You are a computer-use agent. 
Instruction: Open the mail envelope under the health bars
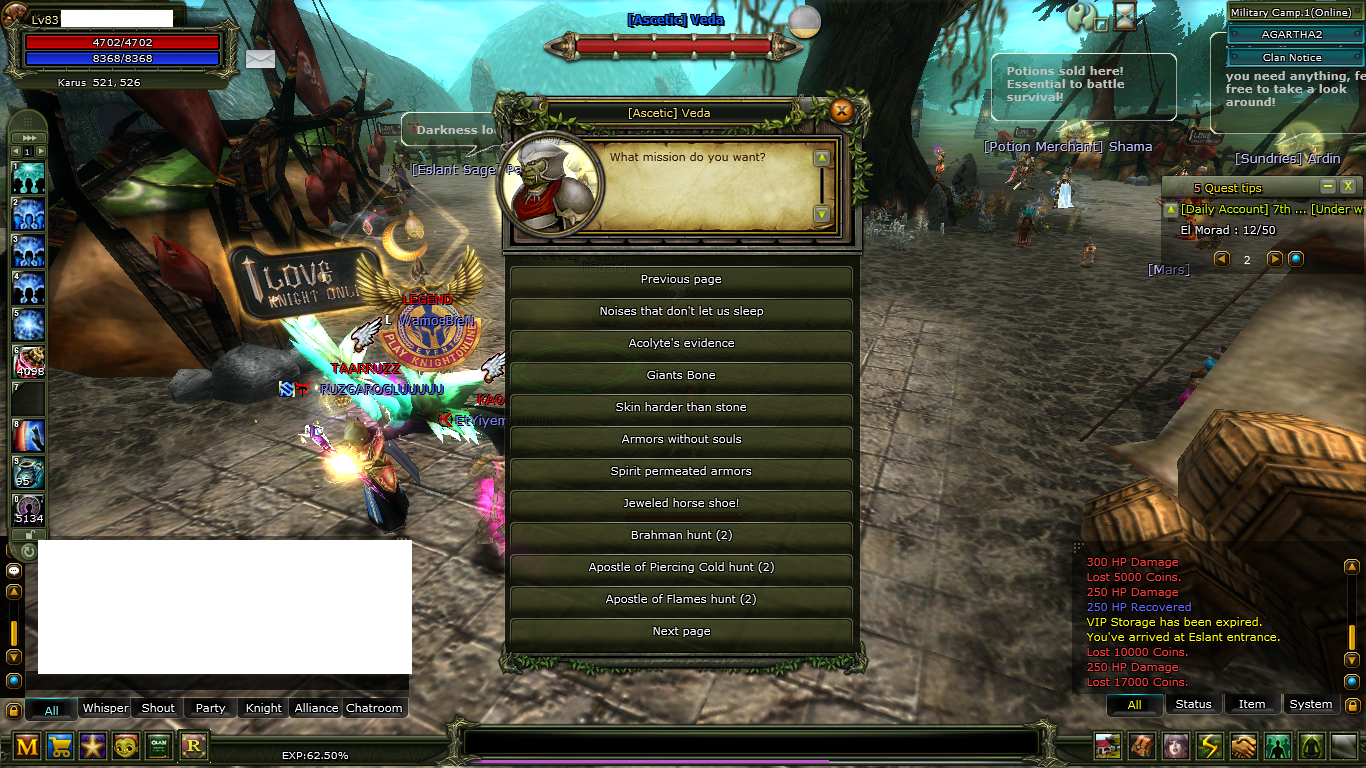click(x=260, y=59)
